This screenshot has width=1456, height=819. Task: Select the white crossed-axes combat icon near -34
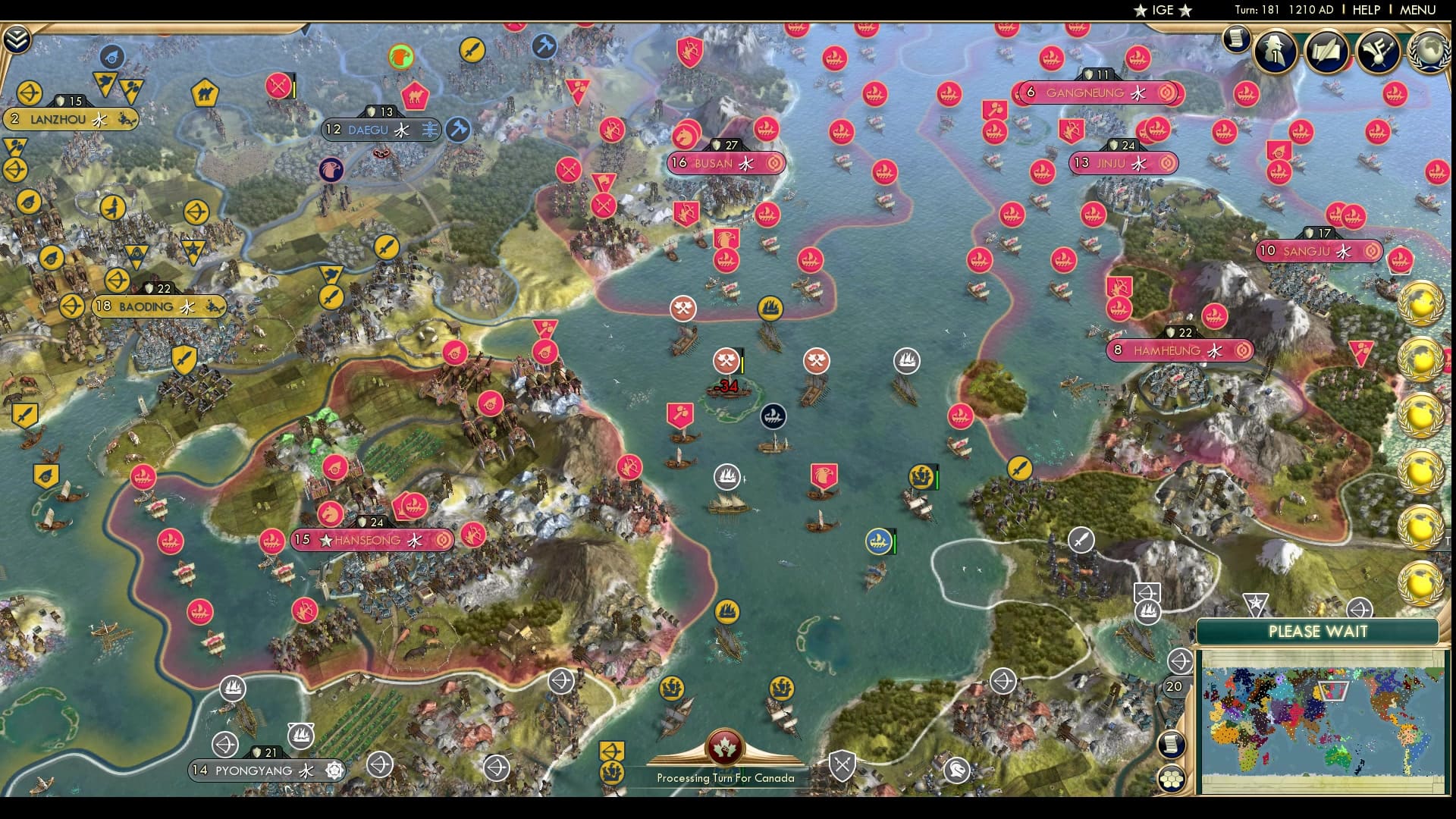tap(726, 362)
